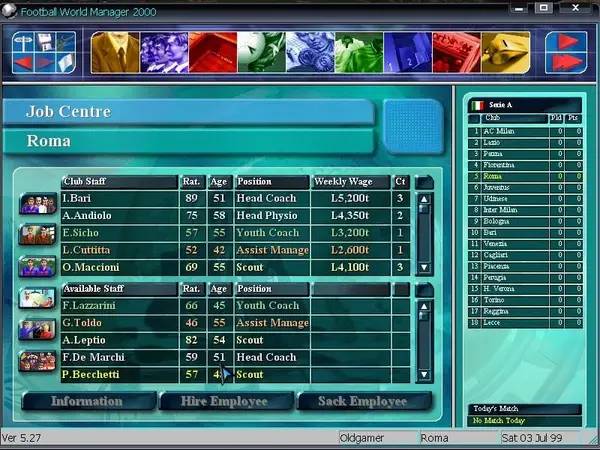Choose G.Toldo from available staff

(x=120, y=323)
